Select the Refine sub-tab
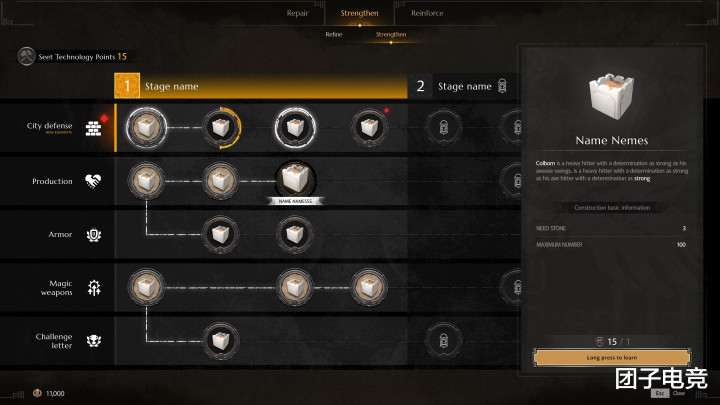The height and width of the screenshot is (405, 720). coord(334,34)
